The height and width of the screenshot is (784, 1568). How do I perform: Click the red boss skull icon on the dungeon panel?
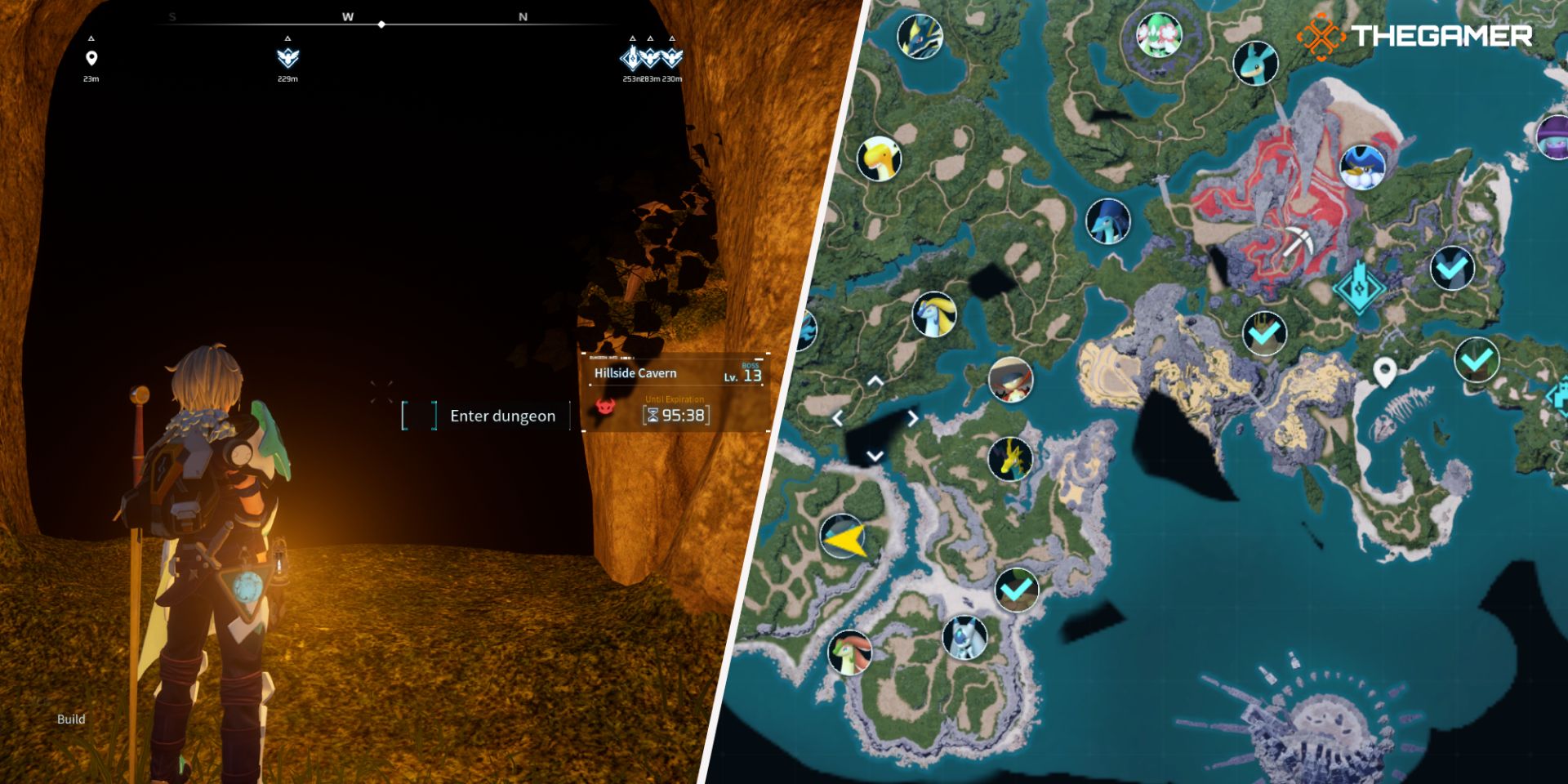coord(604,408)
